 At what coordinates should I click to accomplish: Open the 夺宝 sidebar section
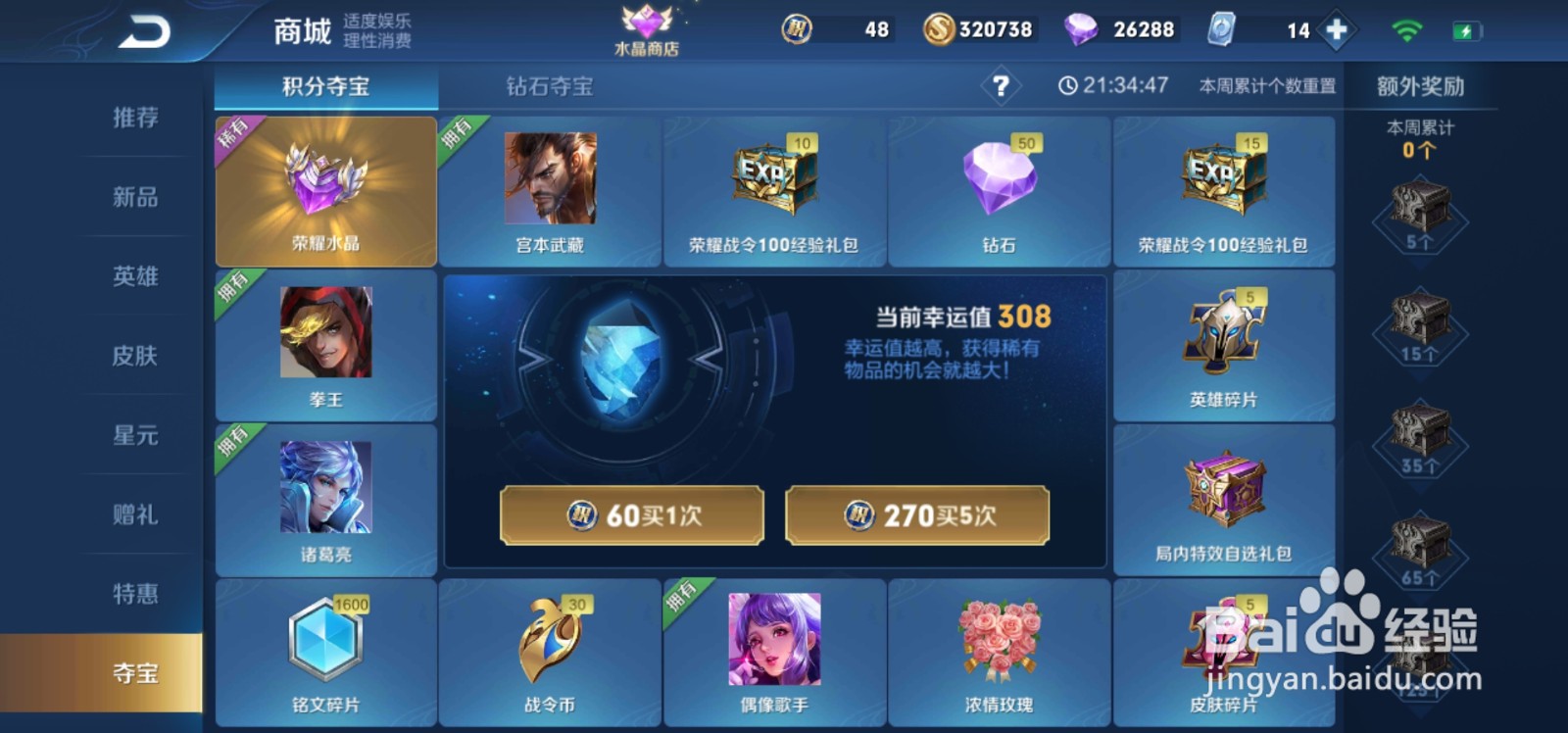coord(134,673)
